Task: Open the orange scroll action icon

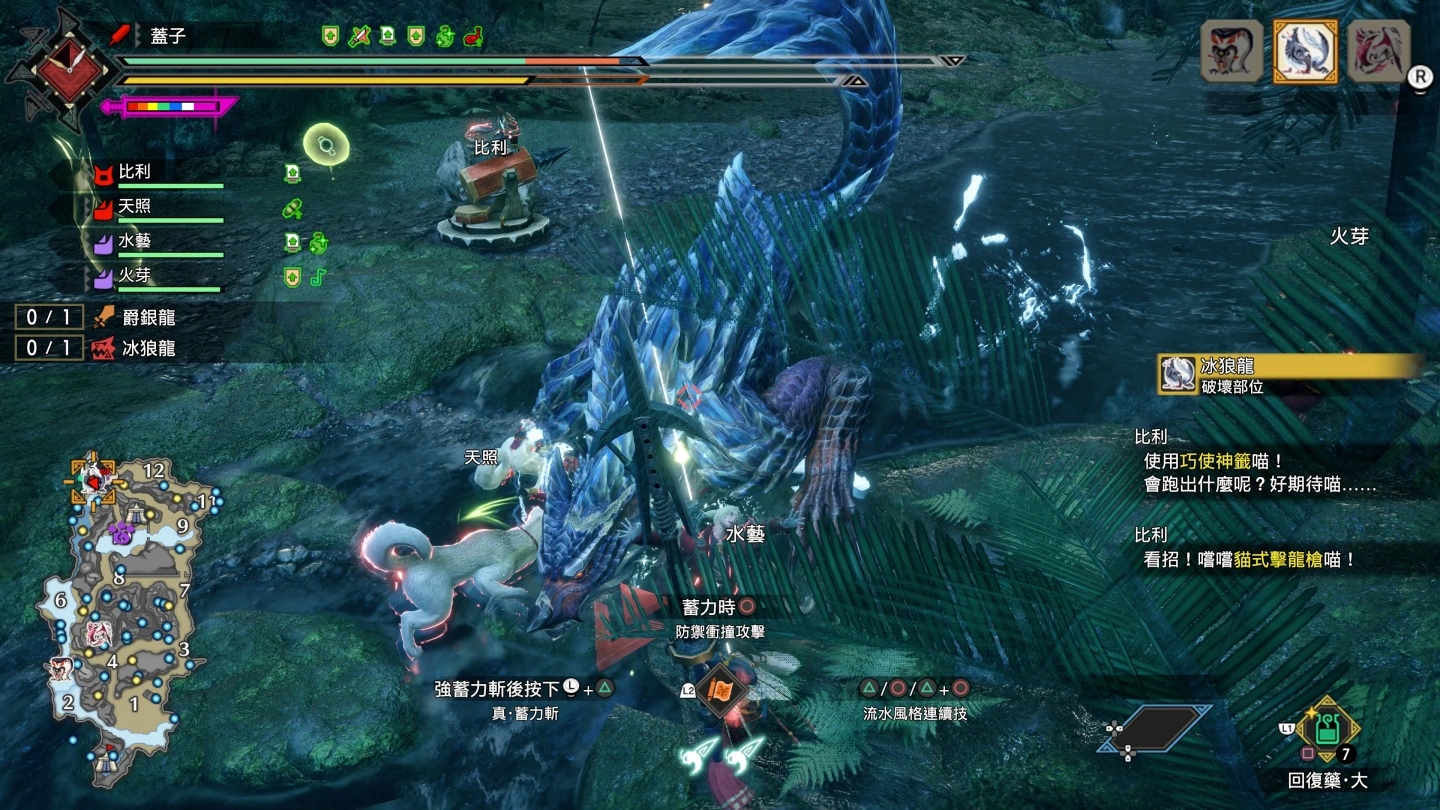Action: coord(722,690)
